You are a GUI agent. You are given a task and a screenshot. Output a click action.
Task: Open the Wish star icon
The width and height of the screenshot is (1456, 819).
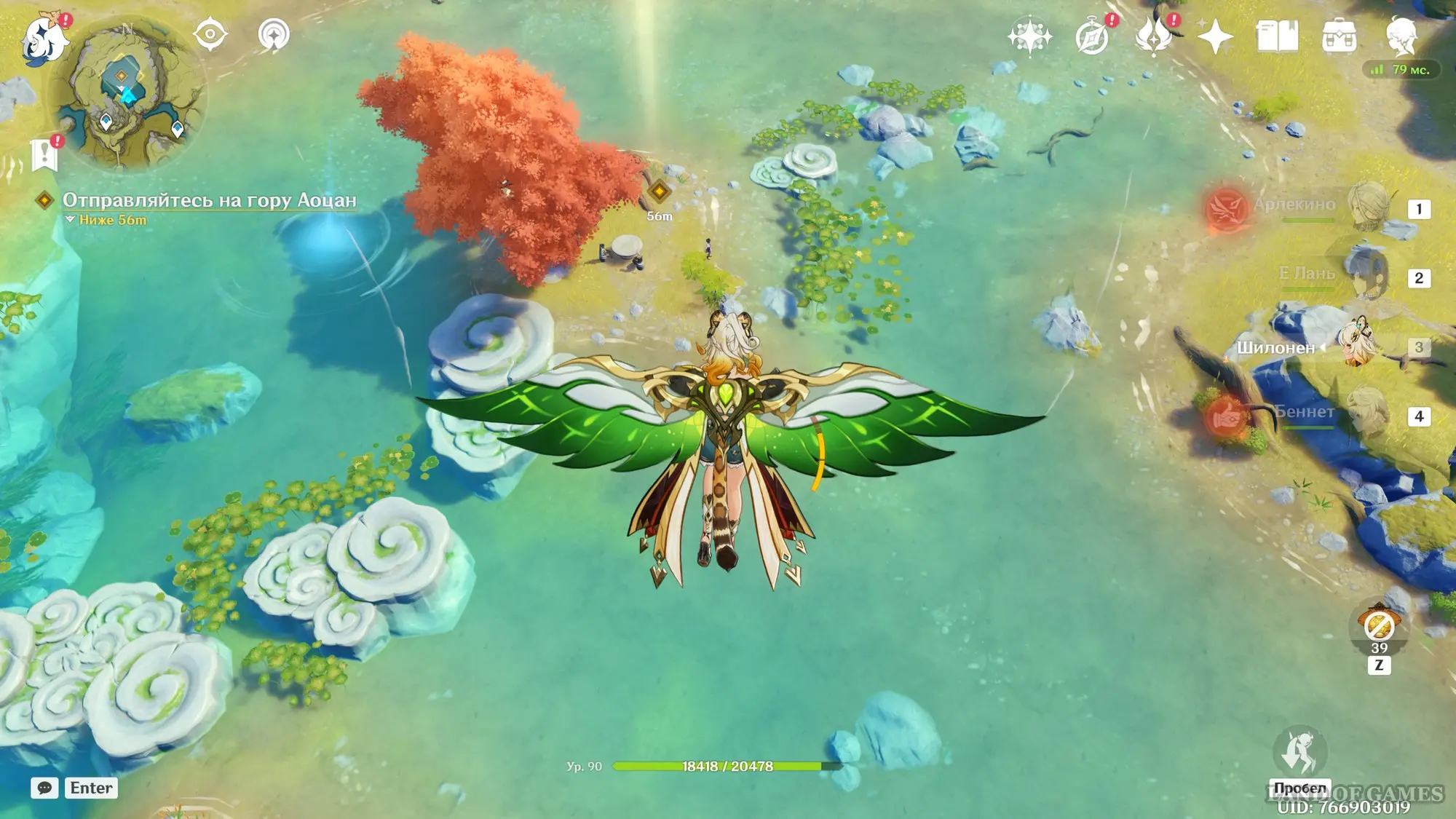pos(1029,36)
